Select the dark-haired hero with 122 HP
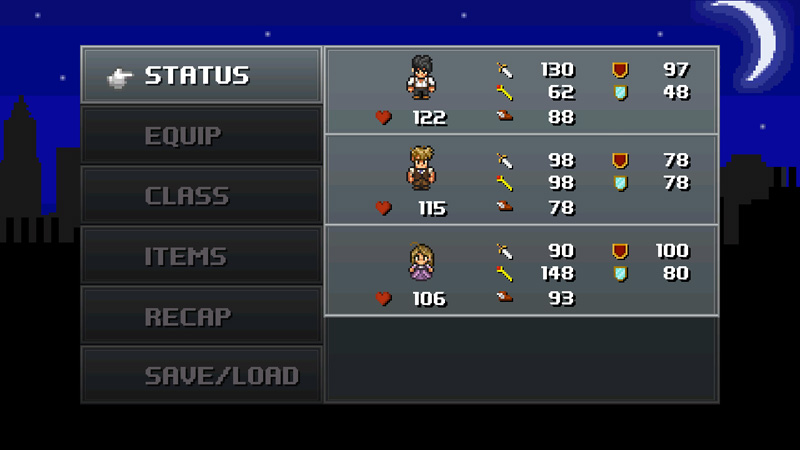Screen dimensions: 800x450 pyautogui.click(x=421, y=77)
